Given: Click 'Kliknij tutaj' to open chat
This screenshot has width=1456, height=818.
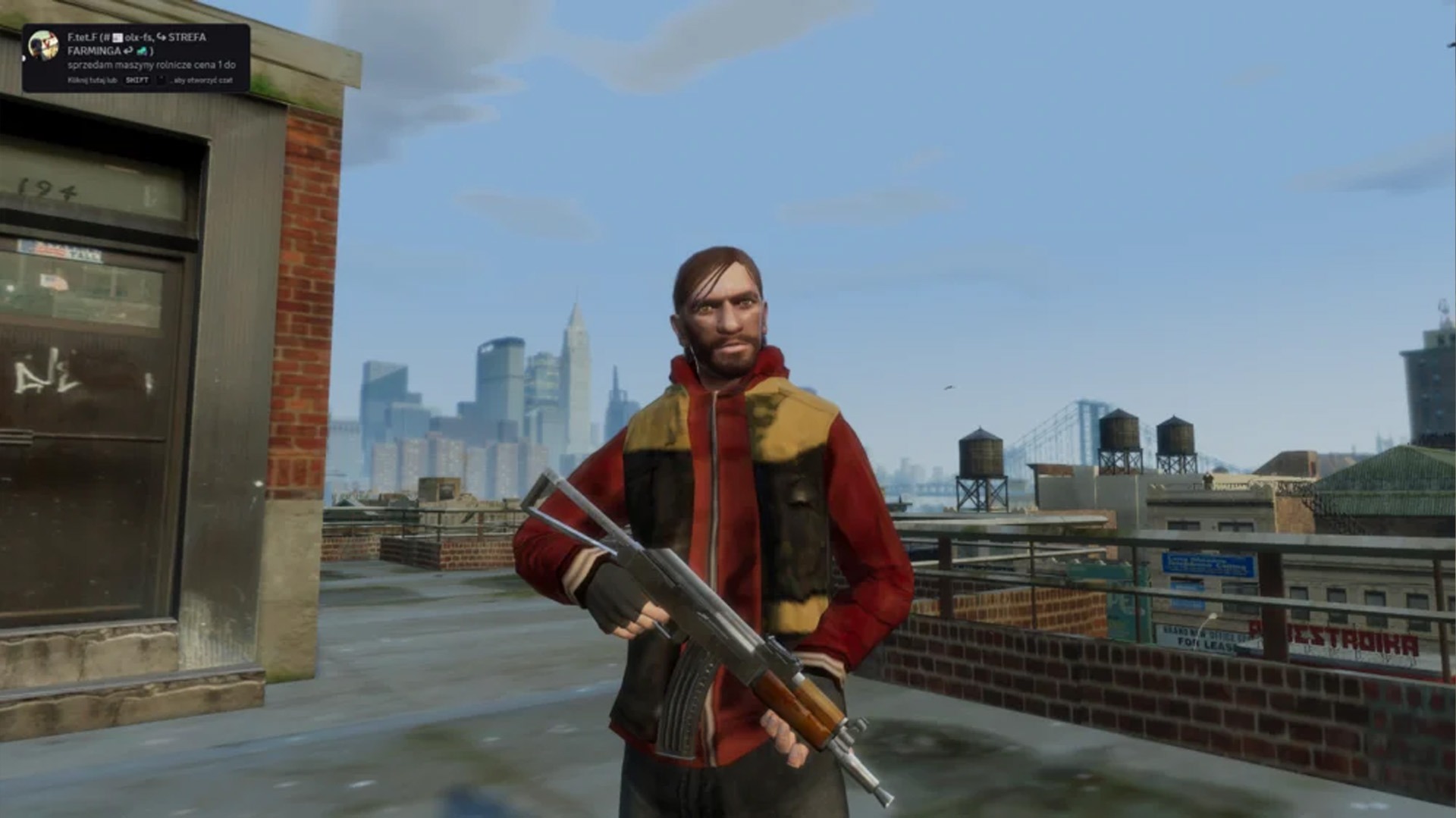Looking at the screenshot, I should coord(86,81).
